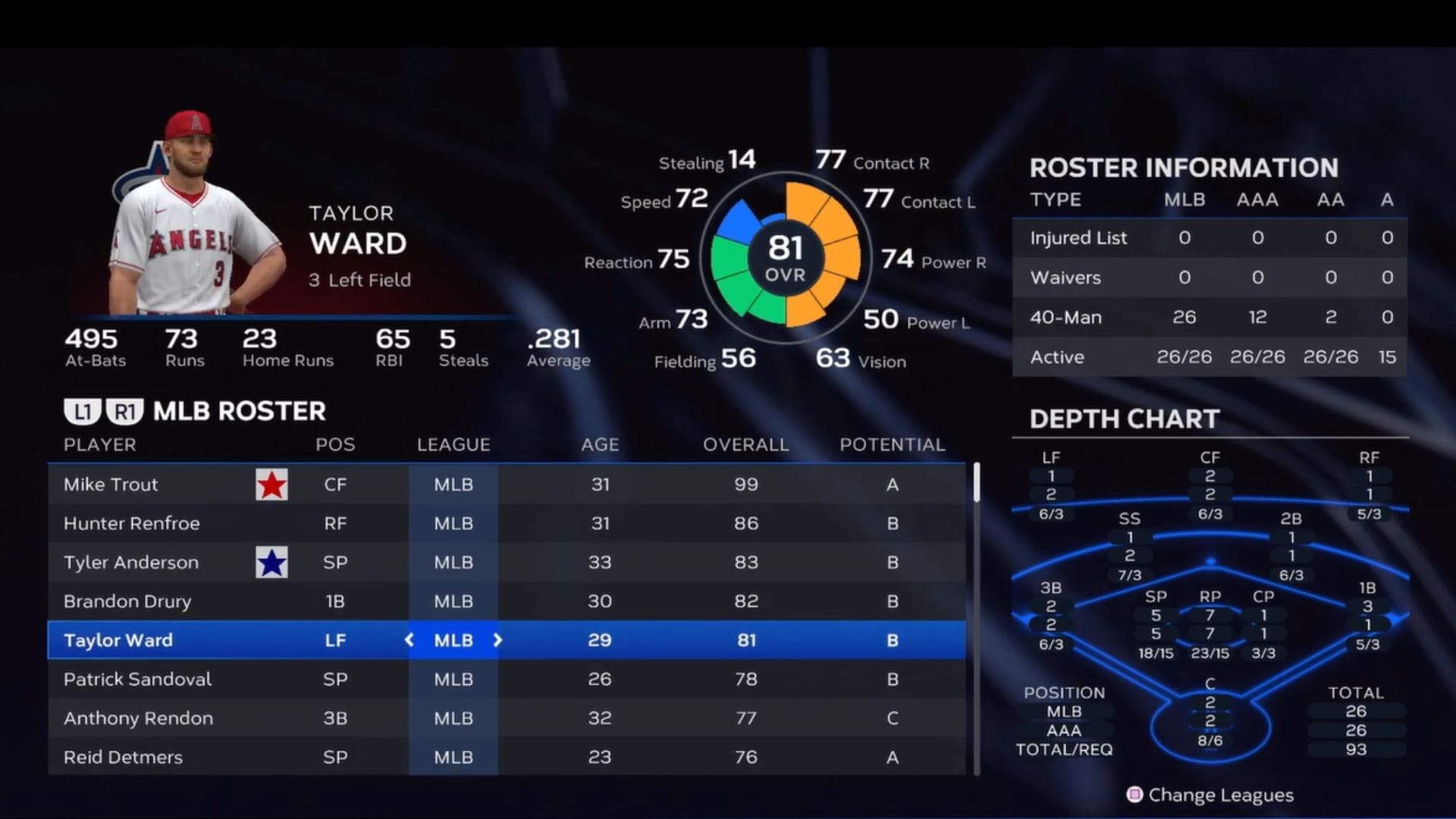Click the PLAYER column header

click(99, 445)
